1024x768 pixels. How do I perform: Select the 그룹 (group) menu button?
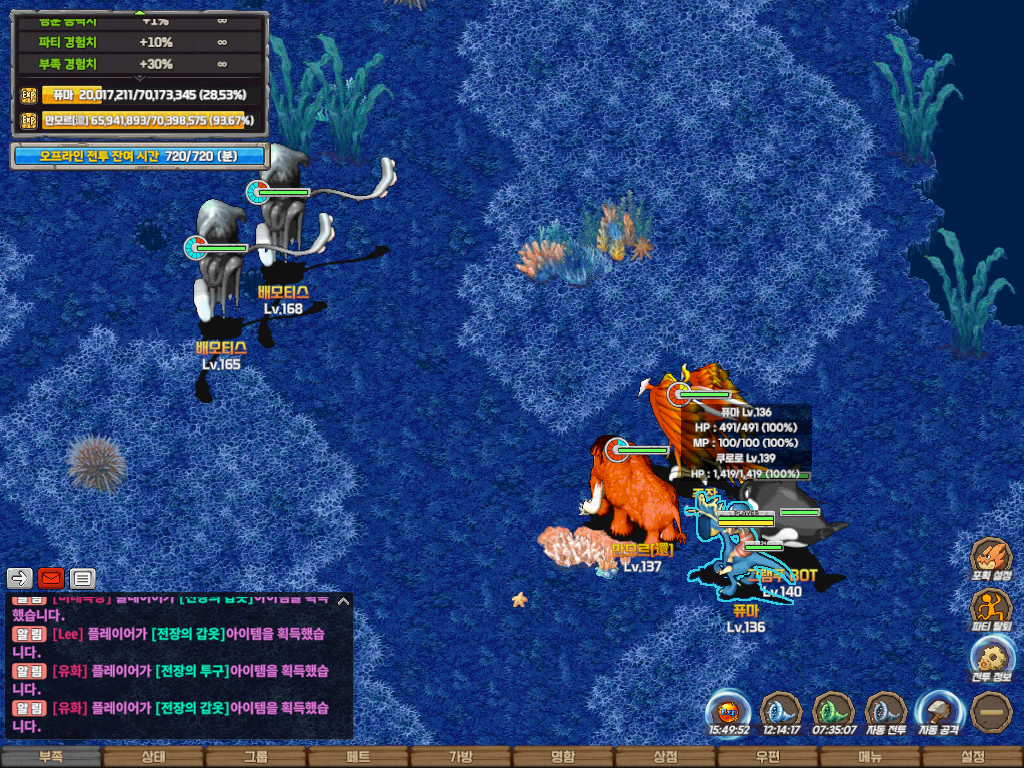tap(256, 757)
